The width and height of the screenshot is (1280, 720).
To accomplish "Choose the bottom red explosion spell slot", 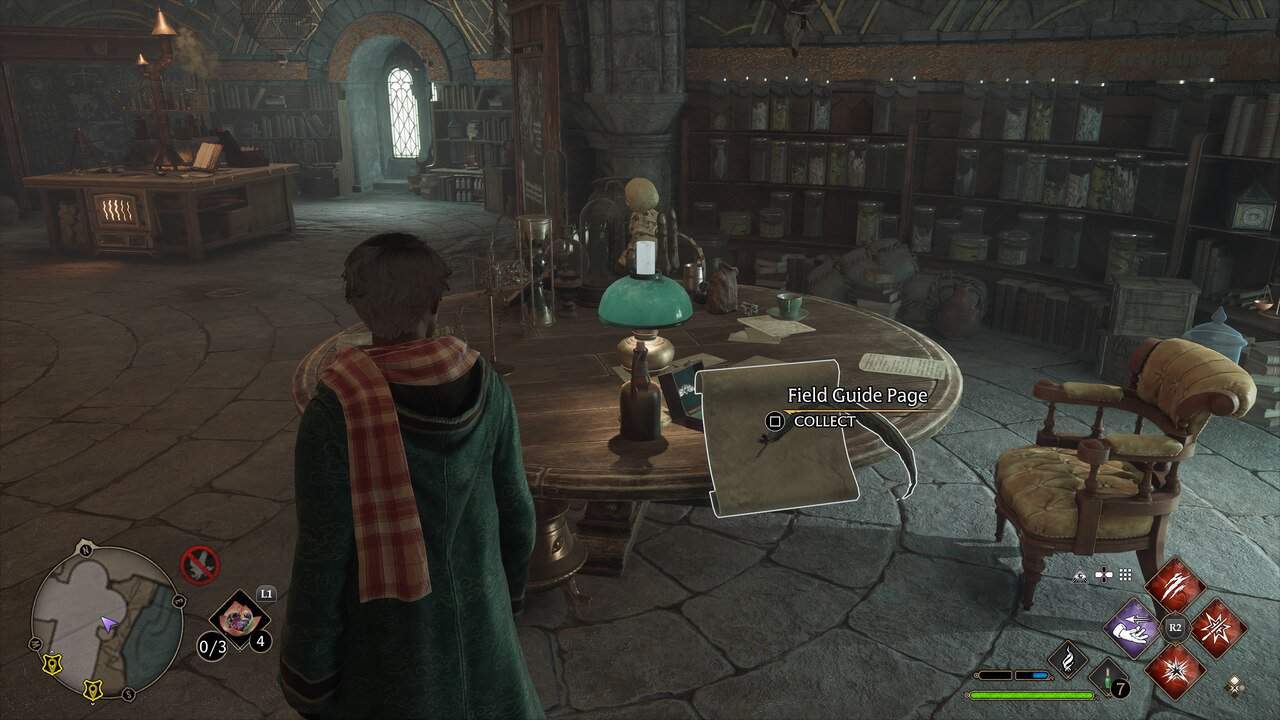I will tap(1175, 671).
